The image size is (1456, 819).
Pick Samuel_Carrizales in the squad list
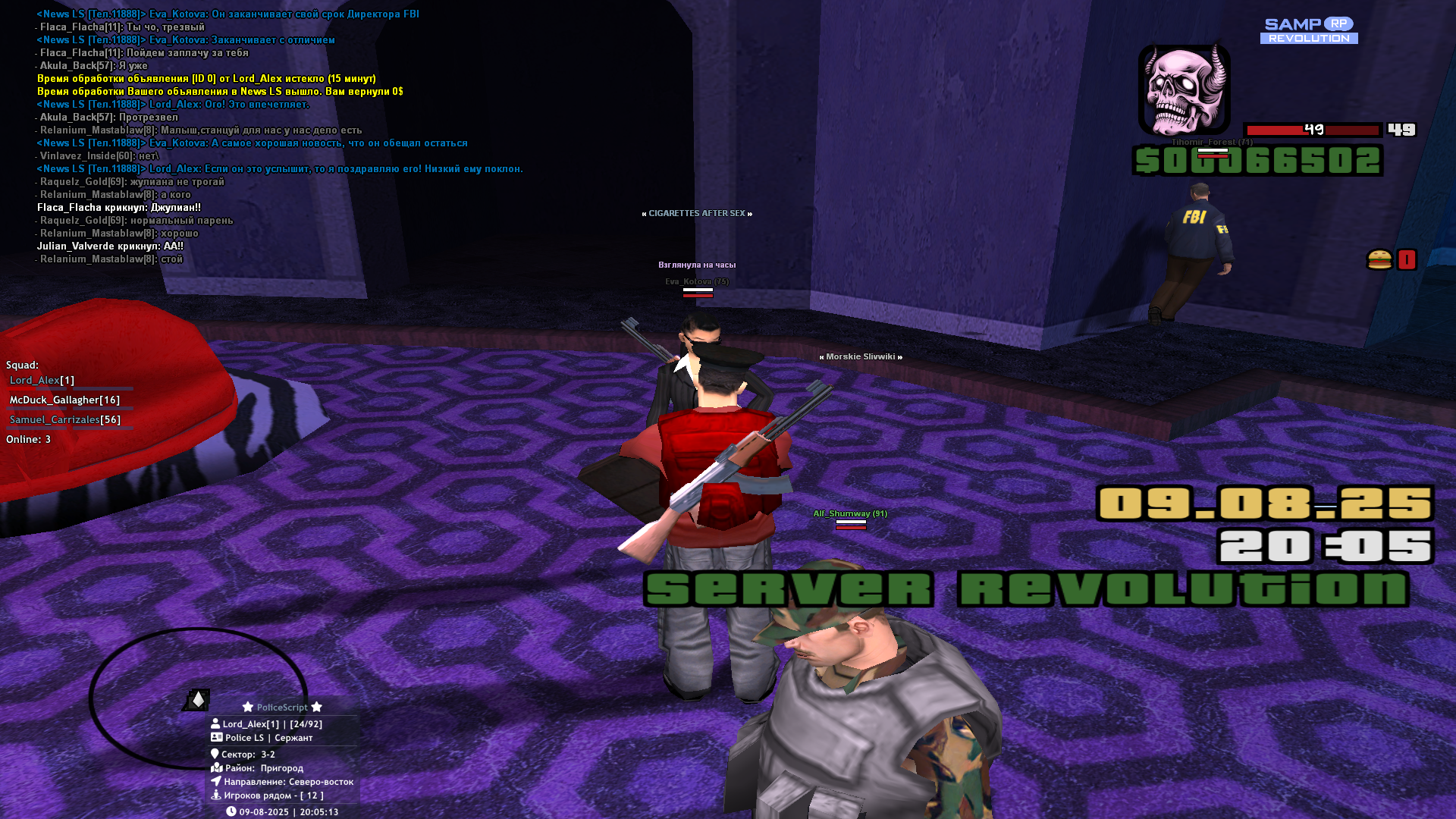(64, 419)
